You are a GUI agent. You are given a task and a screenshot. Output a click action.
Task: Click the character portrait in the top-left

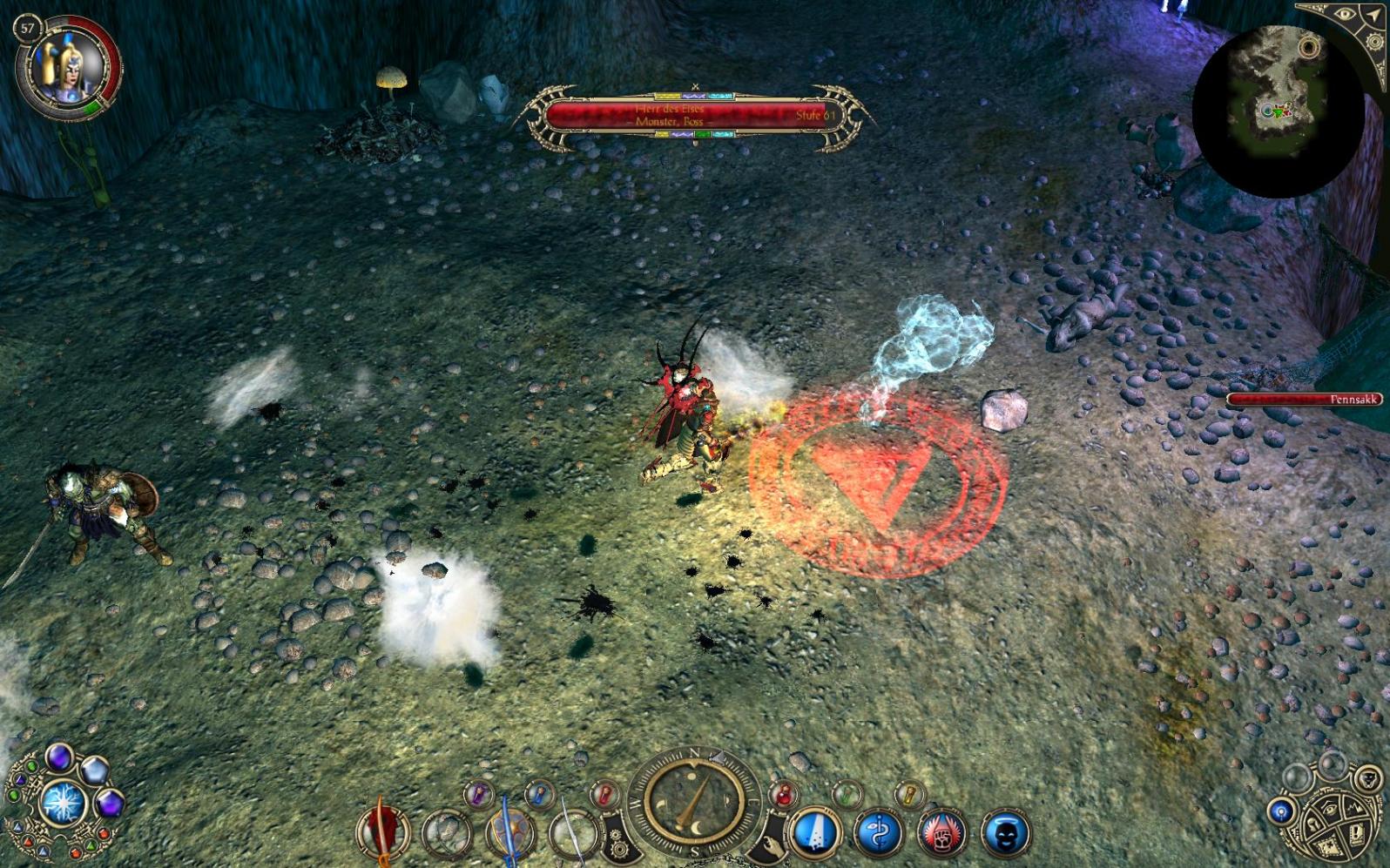pos(66,68)
